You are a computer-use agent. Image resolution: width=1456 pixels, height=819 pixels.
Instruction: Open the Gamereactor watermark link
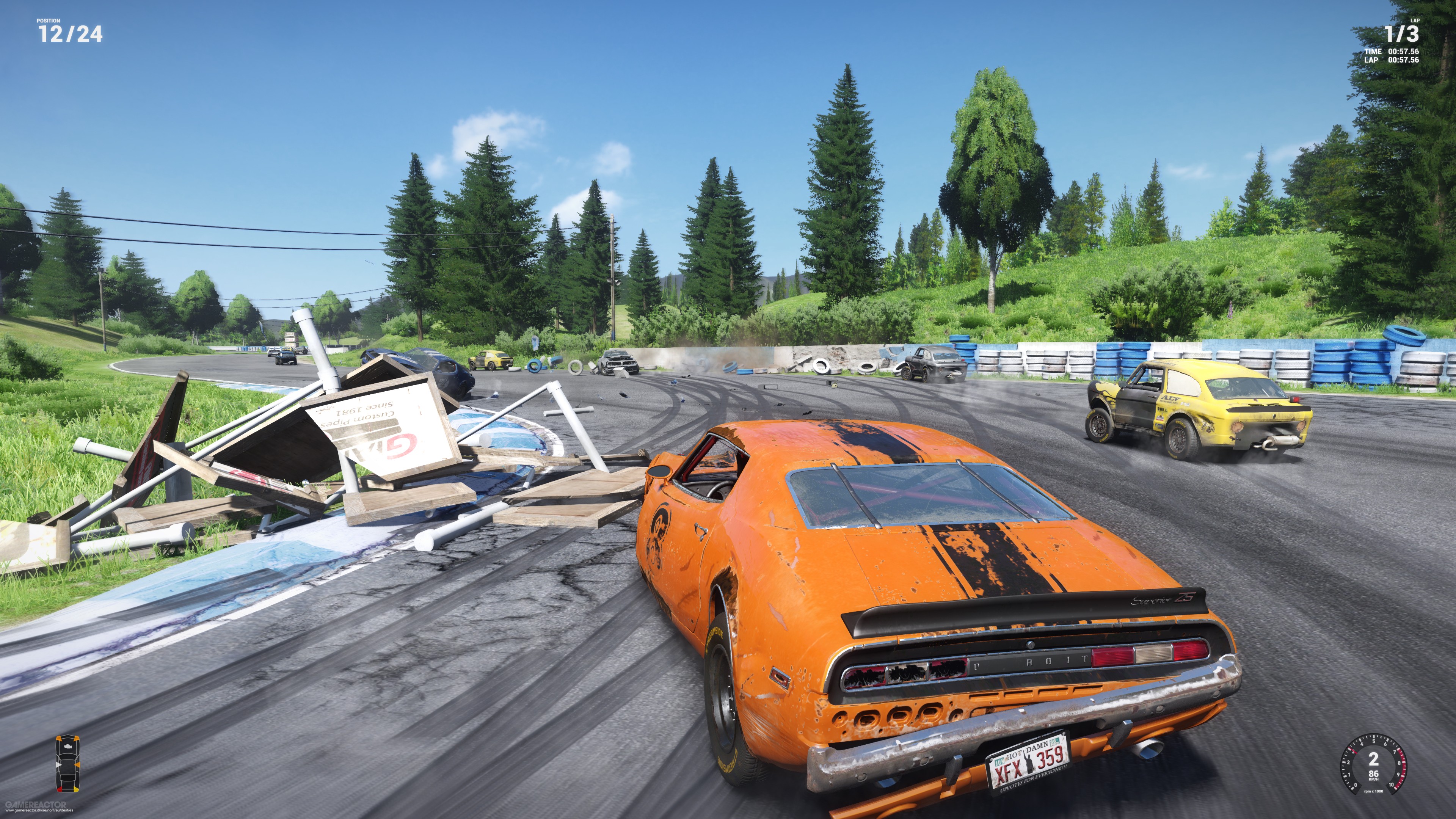pos(36,805)
